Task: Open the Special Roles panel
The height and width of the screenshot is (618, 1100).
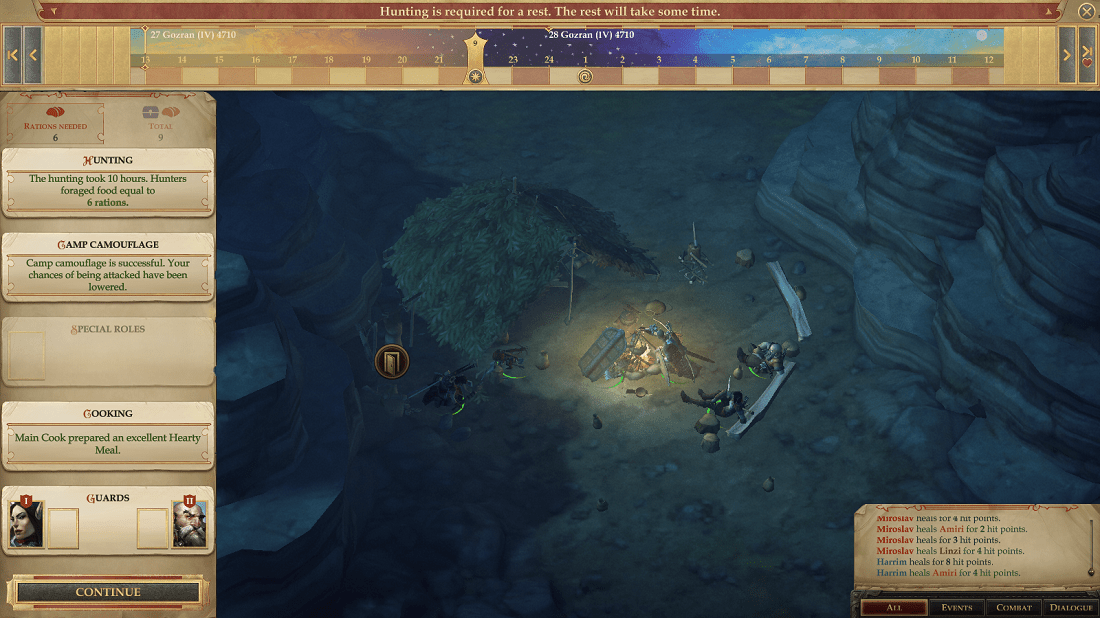Action: pos(108,352)
